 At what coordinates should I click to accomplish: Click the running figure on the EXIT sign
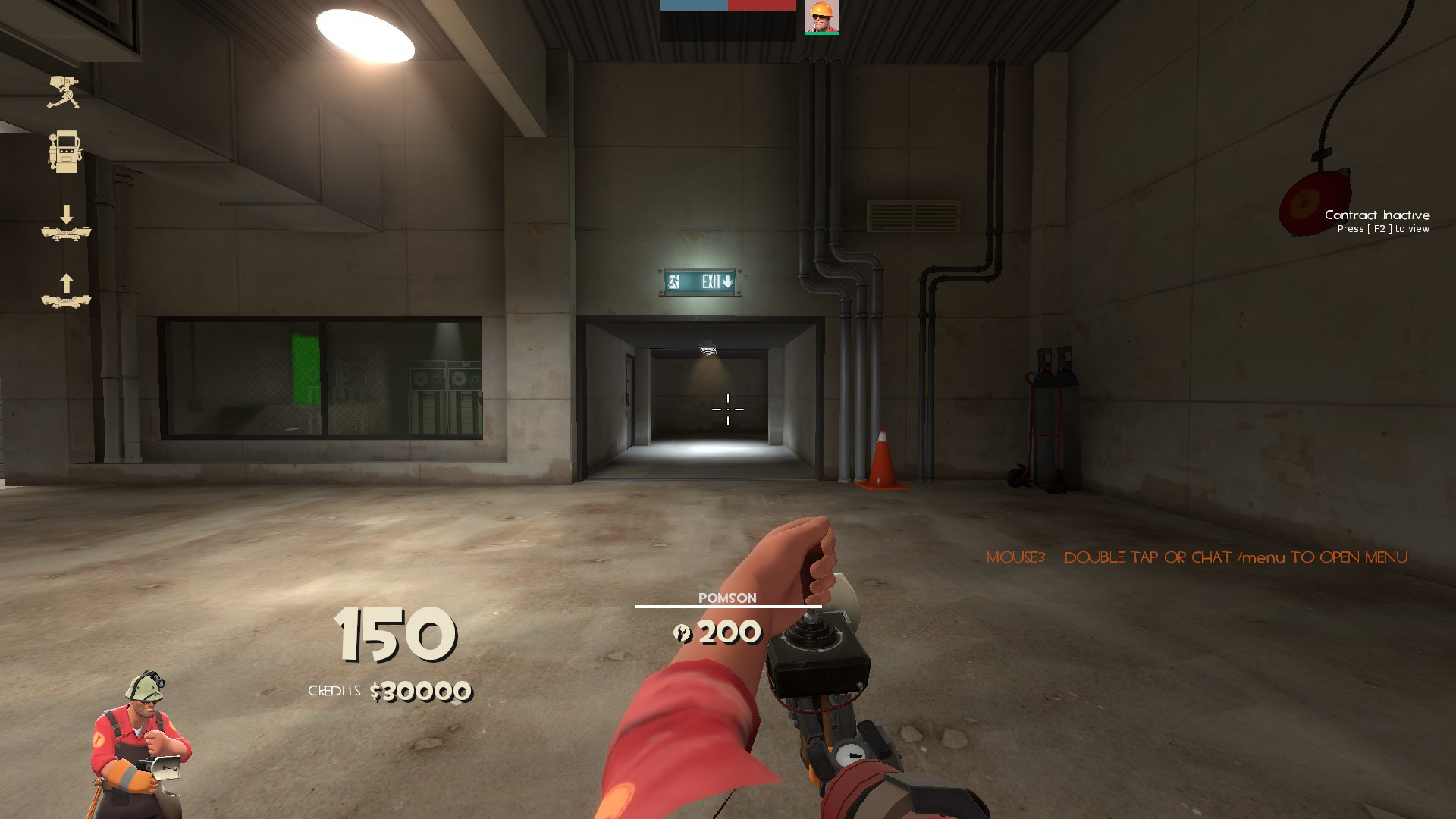click(673, 281)
